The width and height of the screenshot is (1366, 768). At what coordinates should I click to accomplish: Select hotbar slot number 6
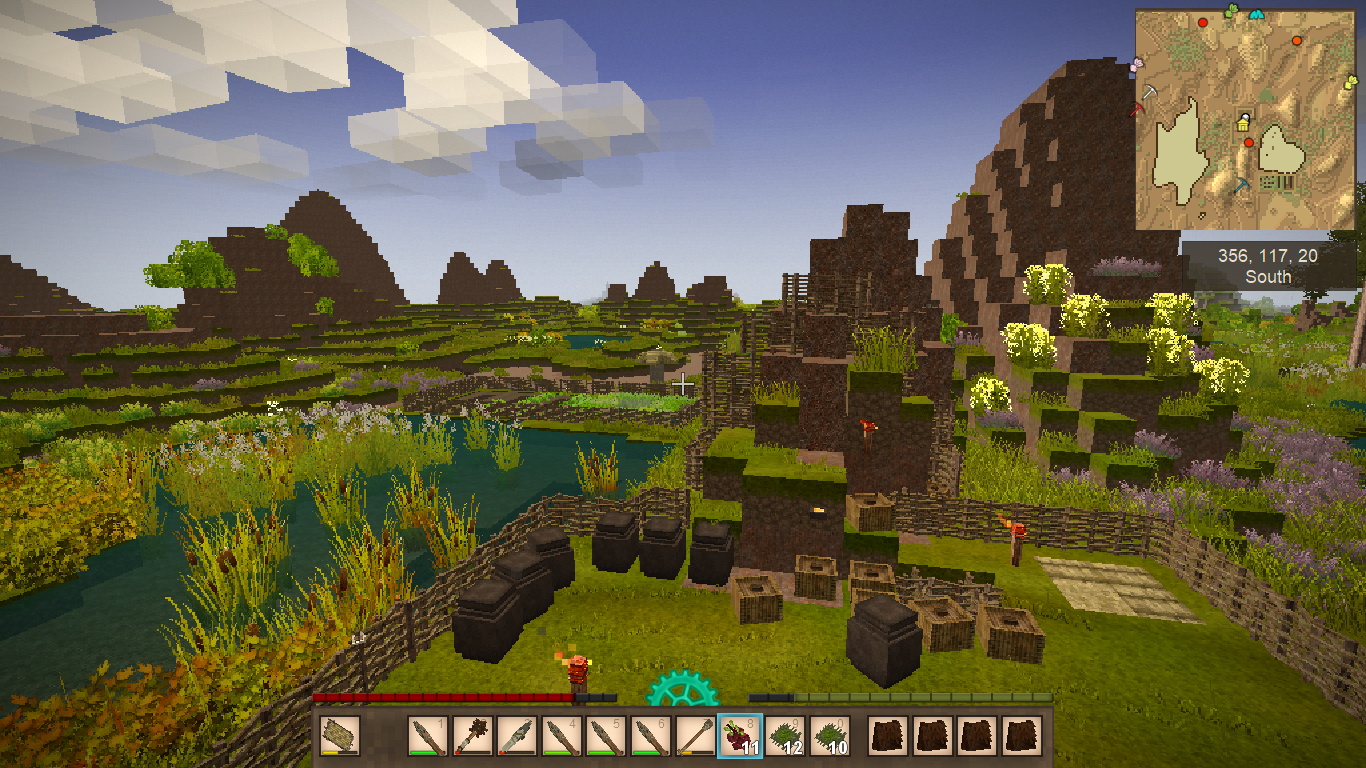[x=651, y=737]
